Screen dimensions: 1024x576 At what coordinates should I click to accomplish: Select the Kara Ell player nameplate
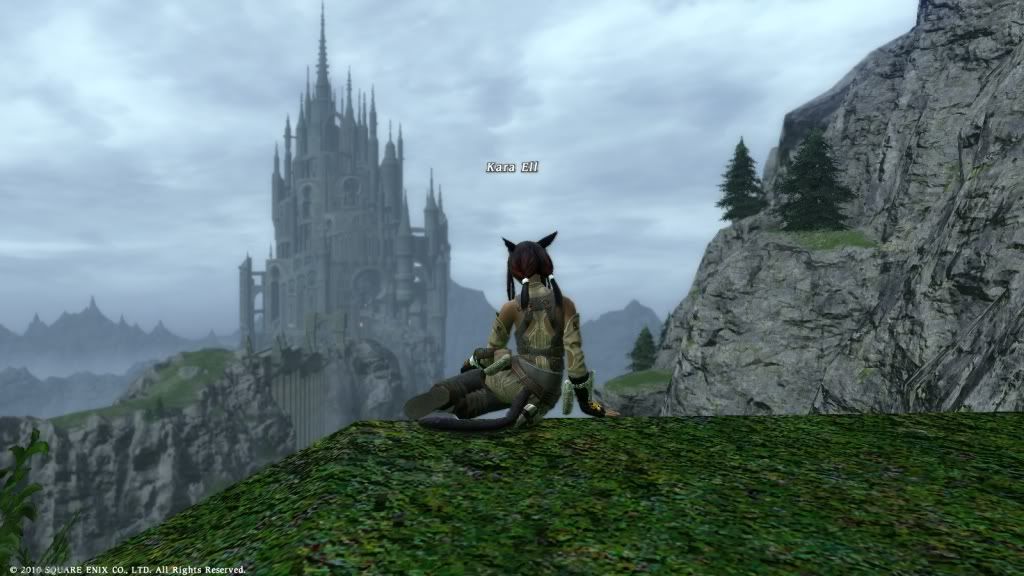pos(512,167)
